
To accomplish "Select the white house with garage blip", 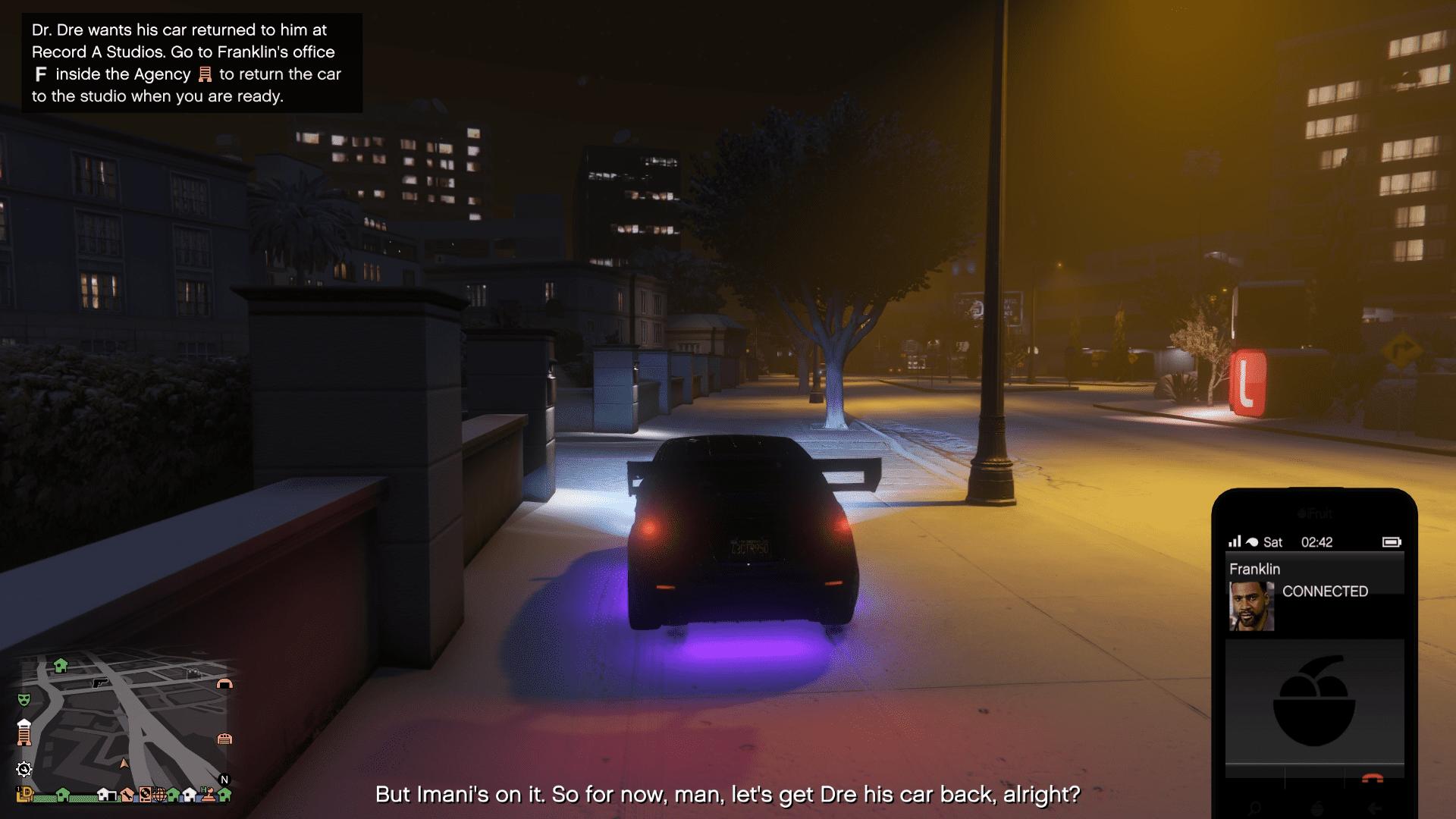I will (x=107, y=795).
